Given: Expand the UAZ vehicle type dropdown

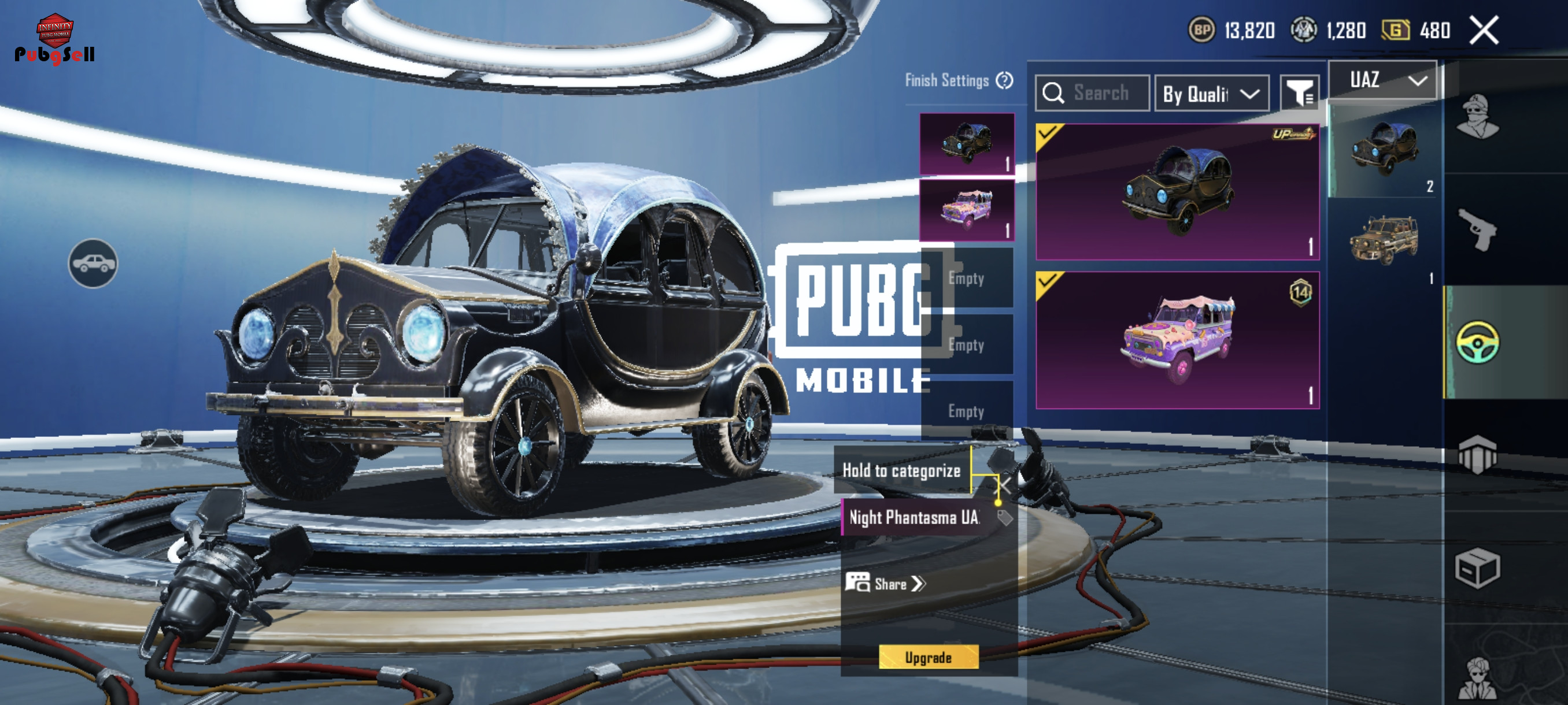Looking at the screenshot, I should [x=1382, y=80].
